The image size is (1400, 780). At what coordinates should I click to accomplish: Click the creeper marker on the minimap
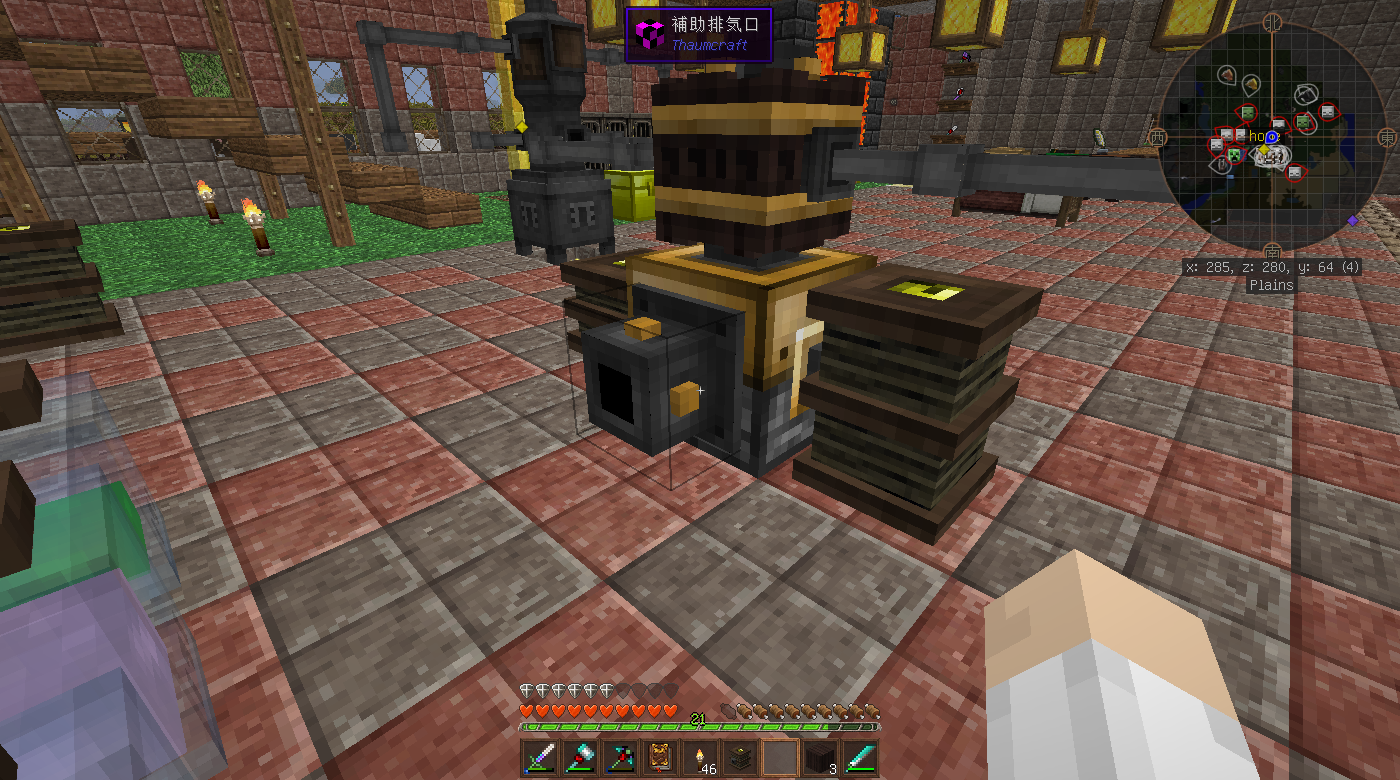coord(1235,154)
